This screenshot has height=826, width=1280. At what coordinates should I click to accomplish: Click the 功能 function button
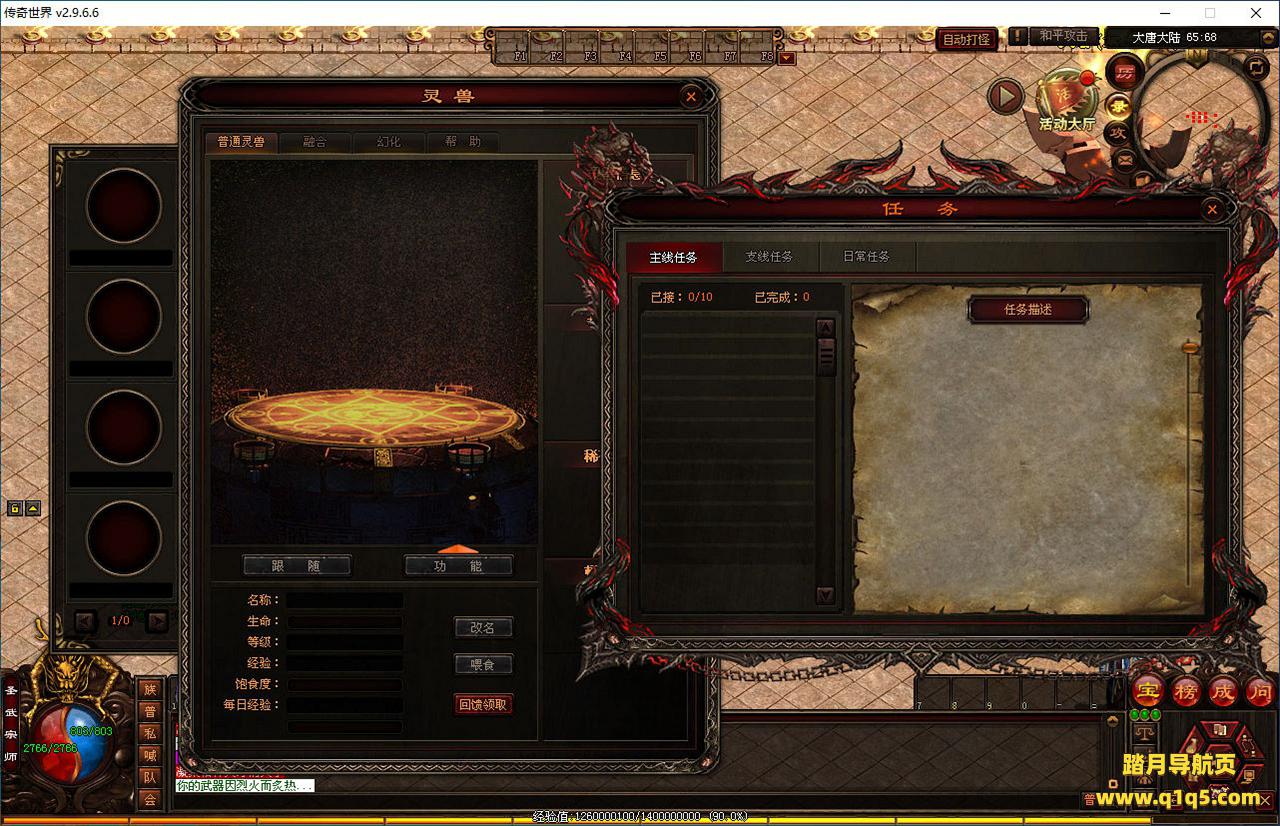(x=459, y=566)
